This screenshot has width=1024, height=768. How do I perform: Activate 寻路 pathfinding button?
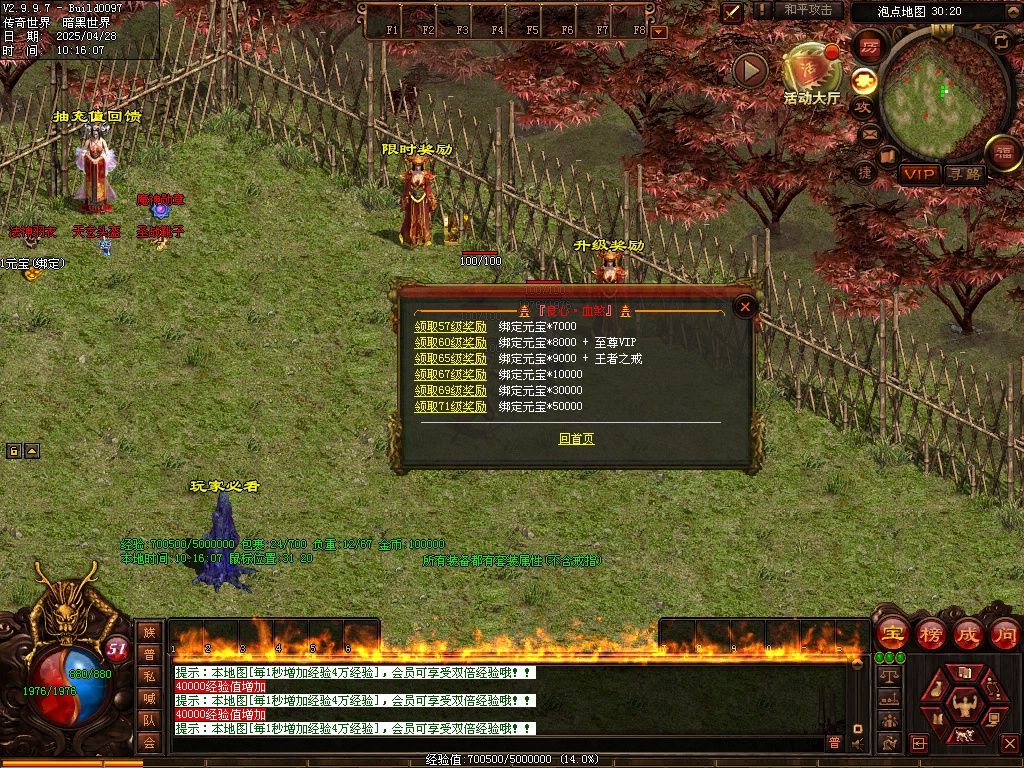click(965, 174)
